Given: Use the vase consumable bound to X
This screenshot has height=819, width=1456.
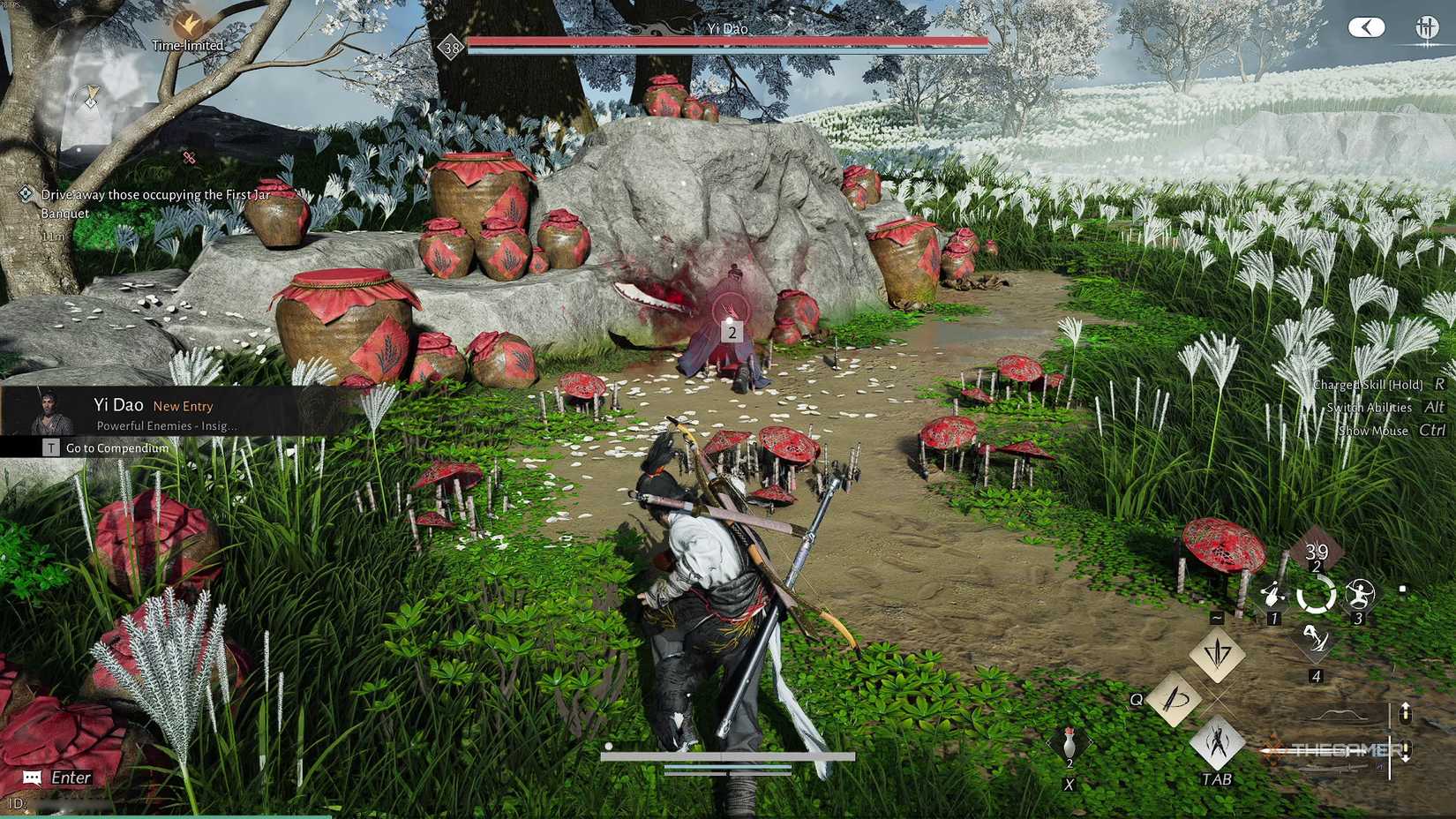Looking at the screenshot, I should 1069,744.
